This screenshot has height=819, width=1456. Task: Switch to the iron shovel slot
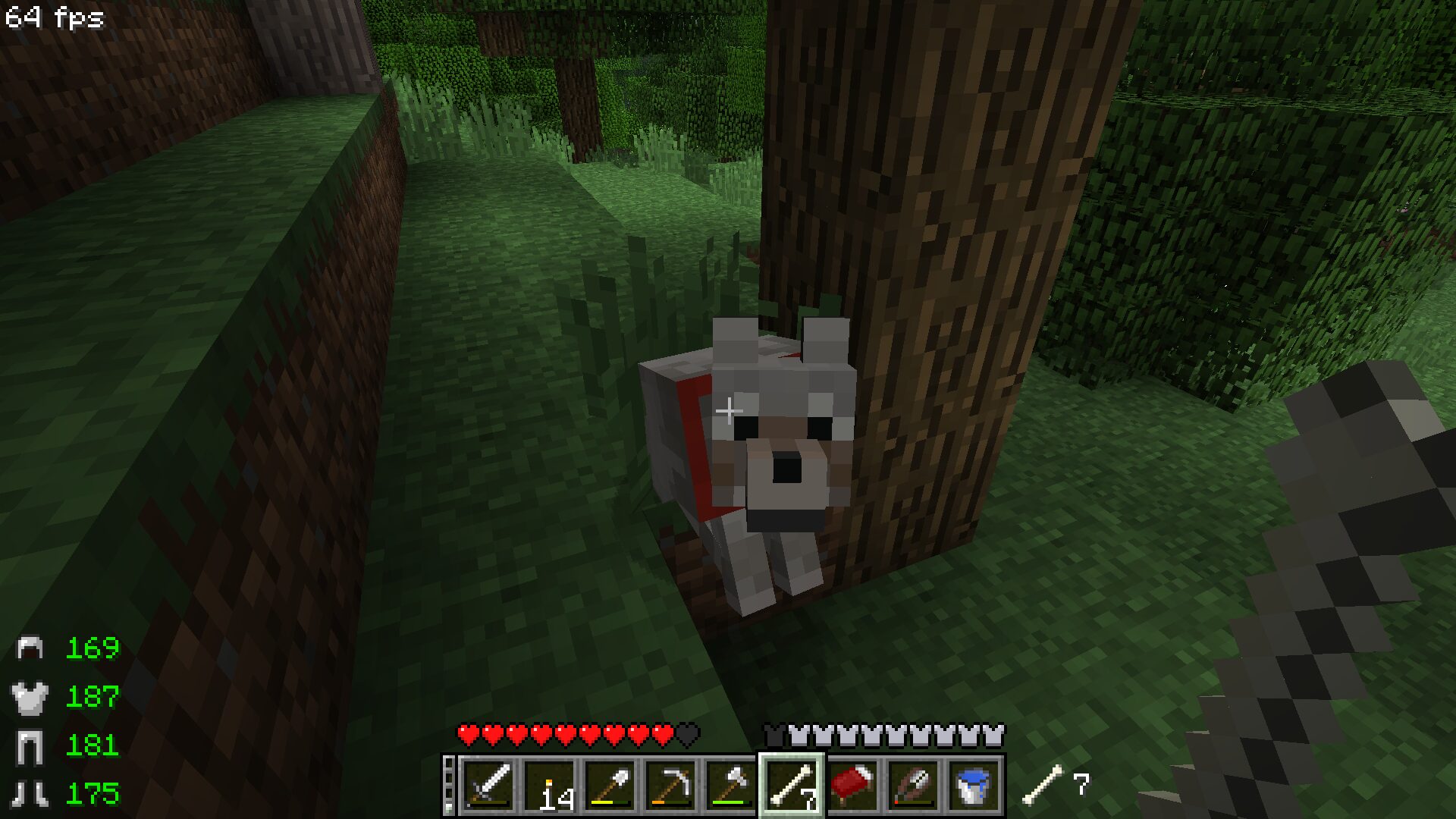pyautogui.click(x=610, y=786)
